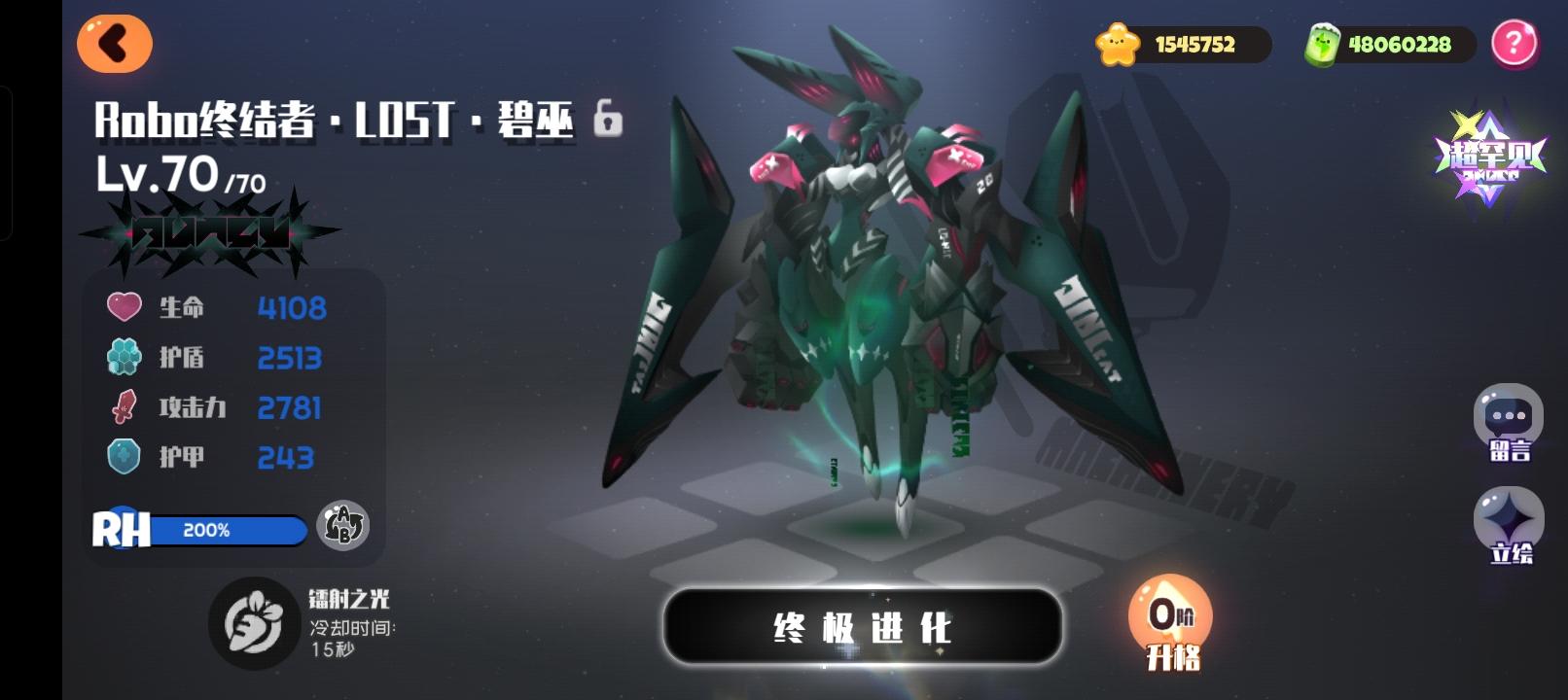Click the attack icon beside 攻击力
Screen dimensions: 1568x700
tap(122, 407)
